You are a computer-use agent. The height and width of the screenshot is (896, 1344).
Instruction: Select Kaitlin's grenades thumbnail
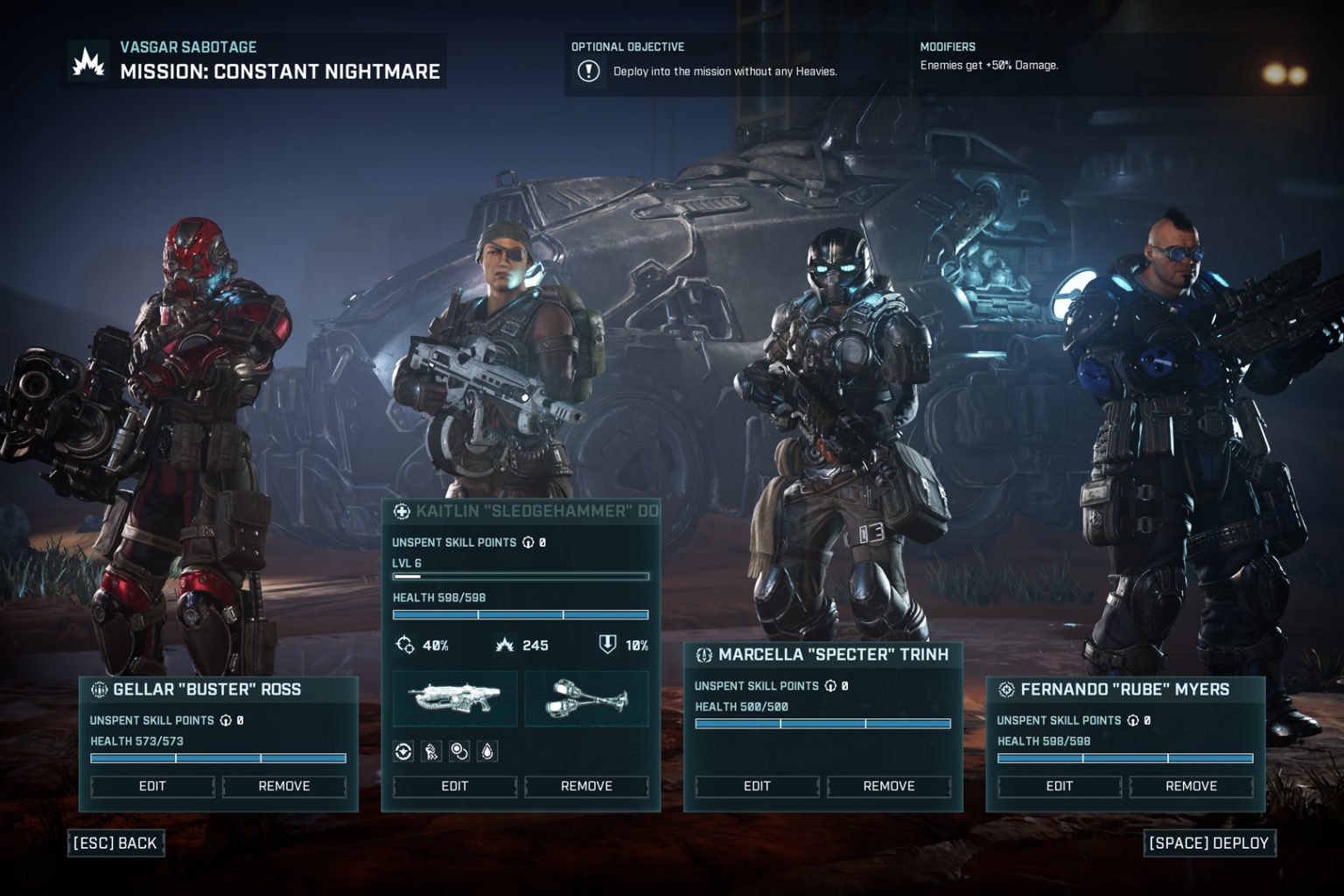pos(586,697)
